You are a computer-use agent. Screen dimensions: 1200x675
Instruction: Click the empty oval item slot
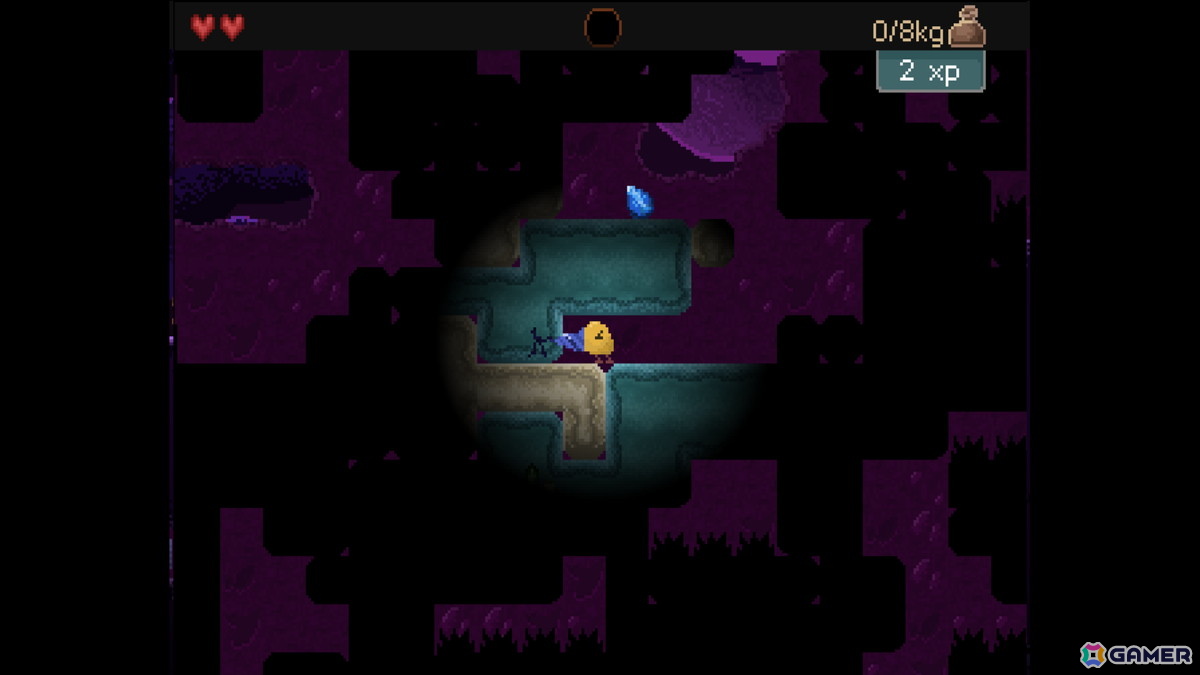(x=602, y=28)
